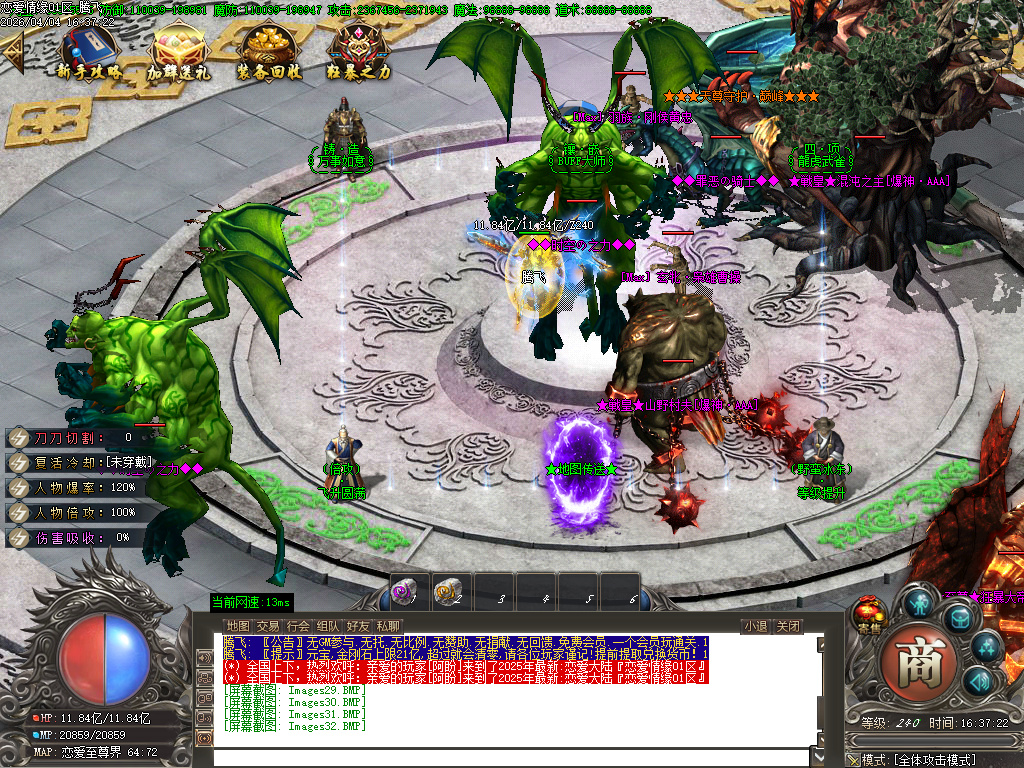Open the 组队 team tab
This screenshot has height=768, width=1024.
[x=328, y=627]
